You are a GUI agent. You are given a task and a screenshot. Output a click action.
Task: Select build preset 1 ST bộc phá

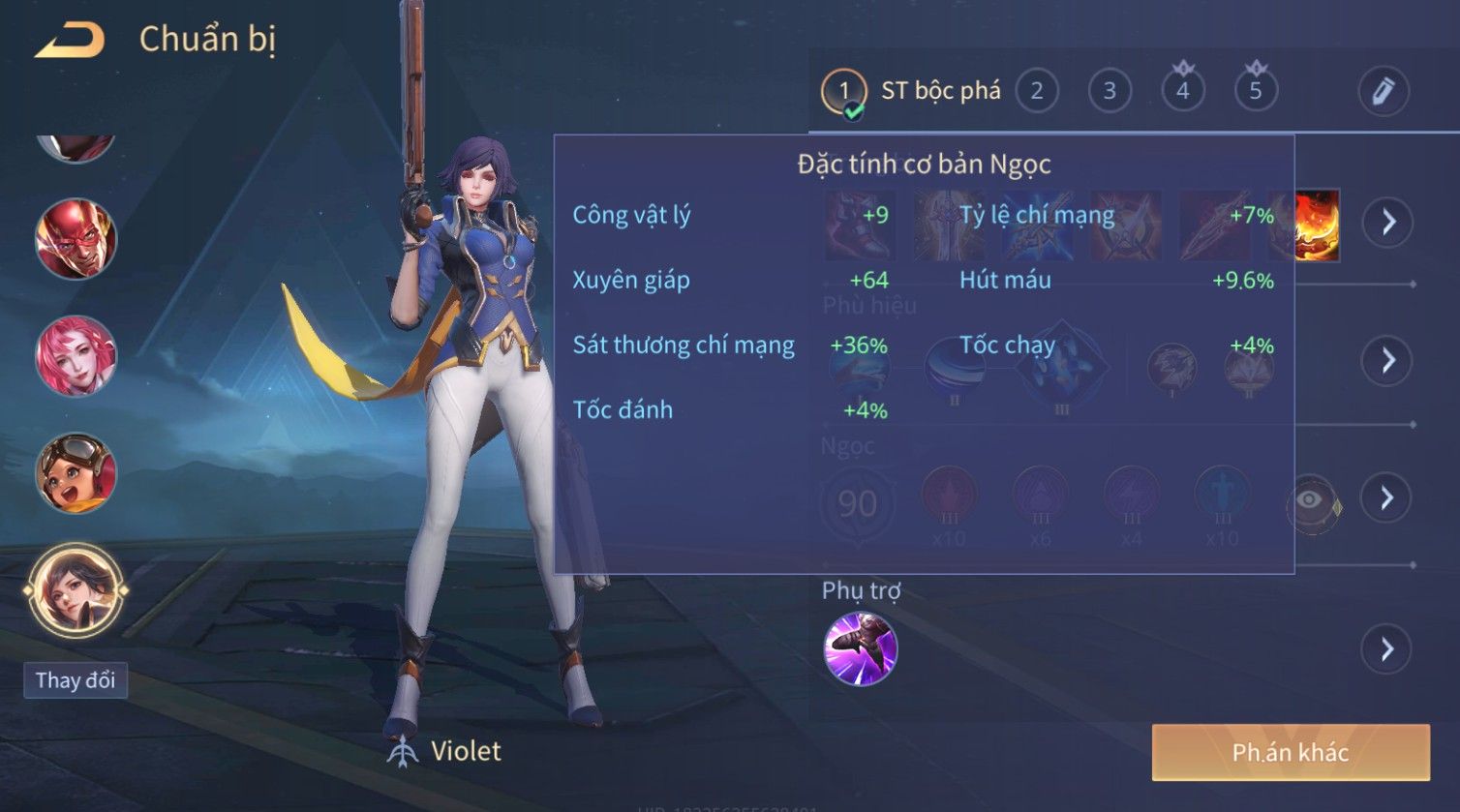tap(843, 92)
